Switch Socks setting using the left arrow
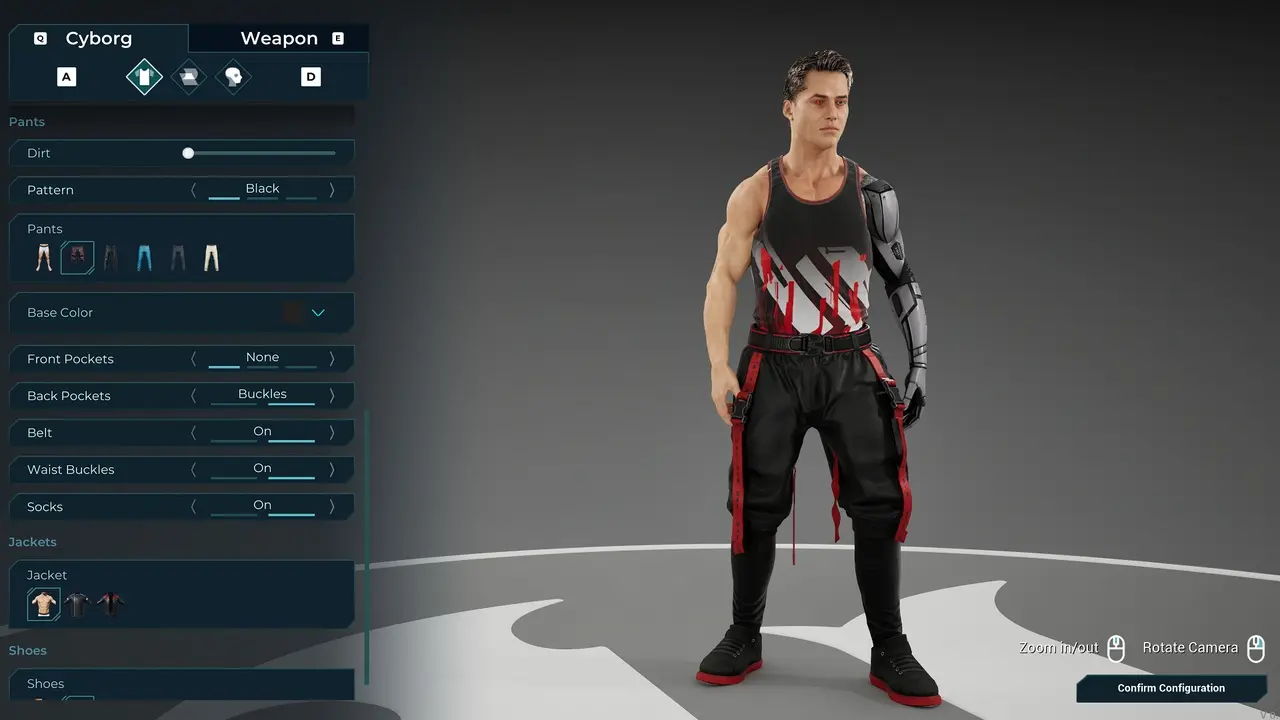 click(194, 507)
